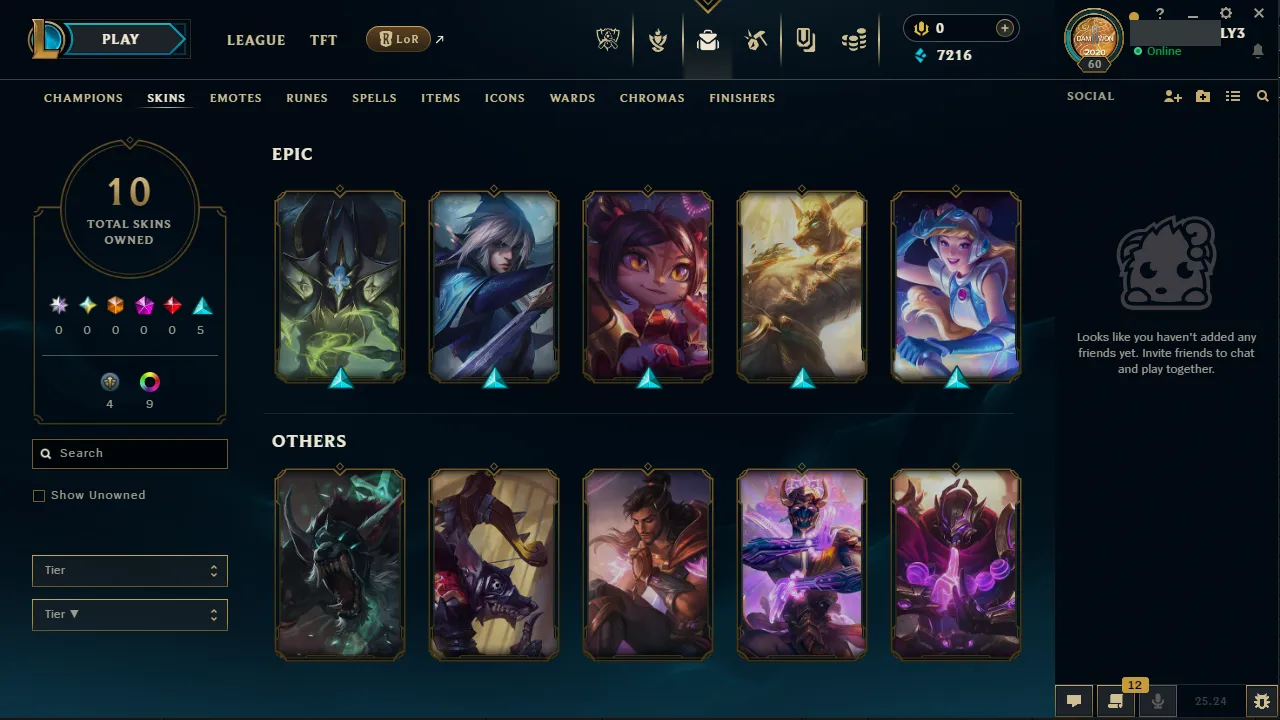Image resolution: width=1280 pixels, height=720 pixels.
Task: Toggle the chat speech bubble panel
Action: [1074, 701]
